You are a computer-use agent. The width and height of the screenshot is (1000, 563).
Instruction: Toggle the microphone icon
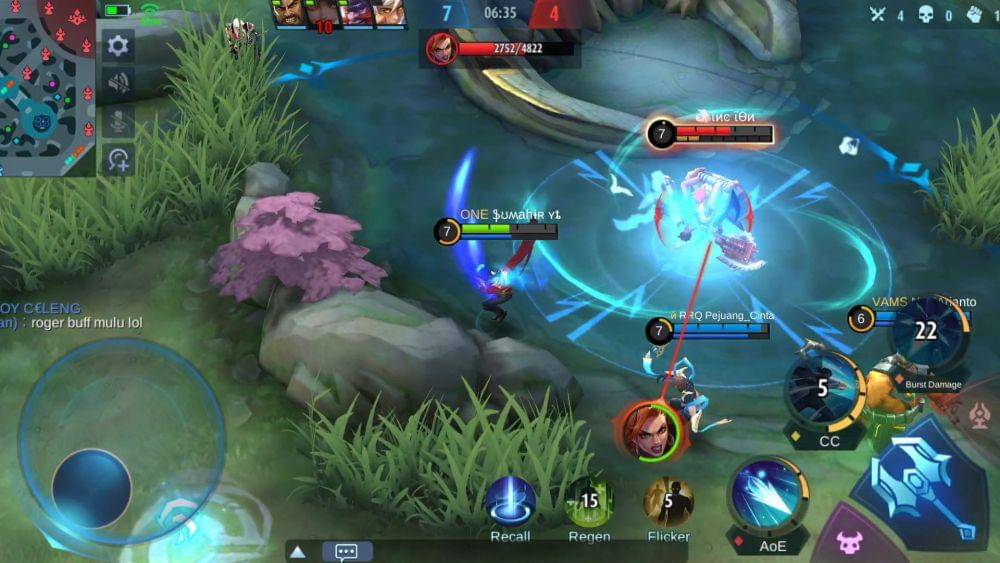tap(118, 120)
